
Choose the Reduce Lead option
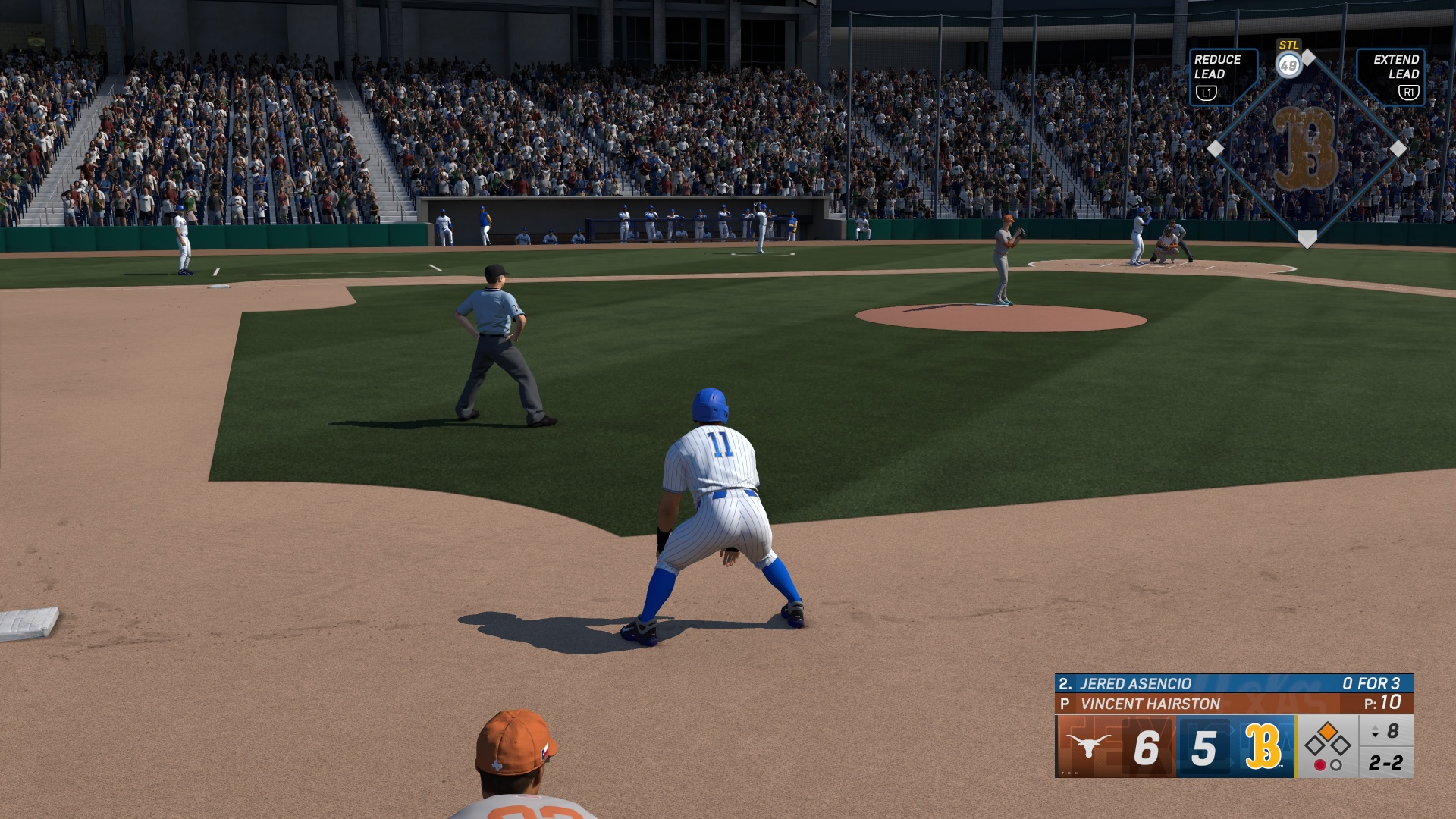click(x=1222, y=76)
